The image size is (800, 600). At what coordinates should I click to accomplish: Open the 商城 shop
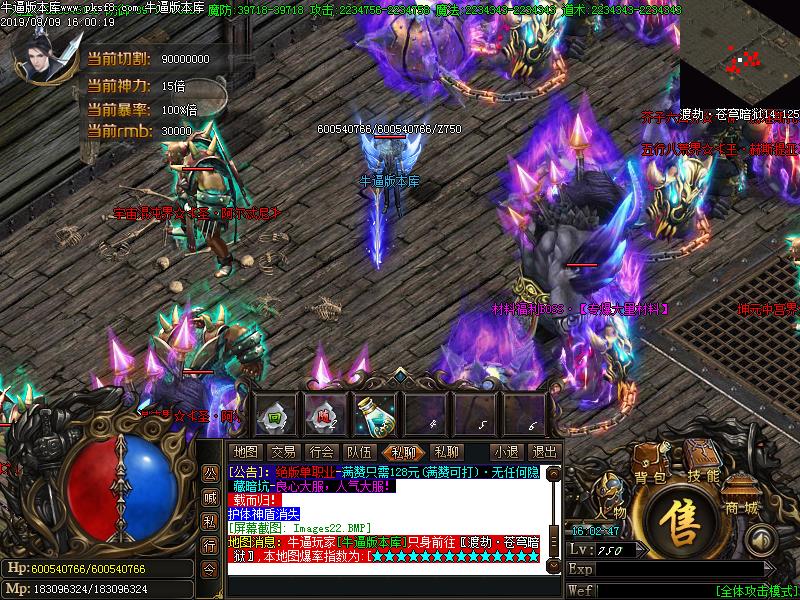(744, 507)
